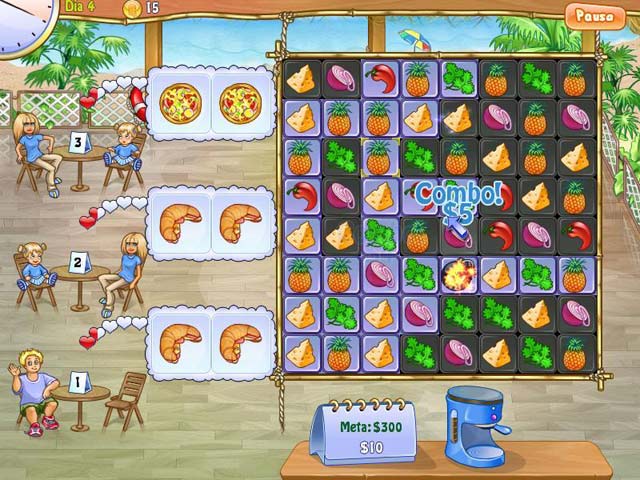The height and width of the screenshot is (480, 640).
Task: Click the pineapple tile with the yellow selection outline
Action: [x=378, y=157]
